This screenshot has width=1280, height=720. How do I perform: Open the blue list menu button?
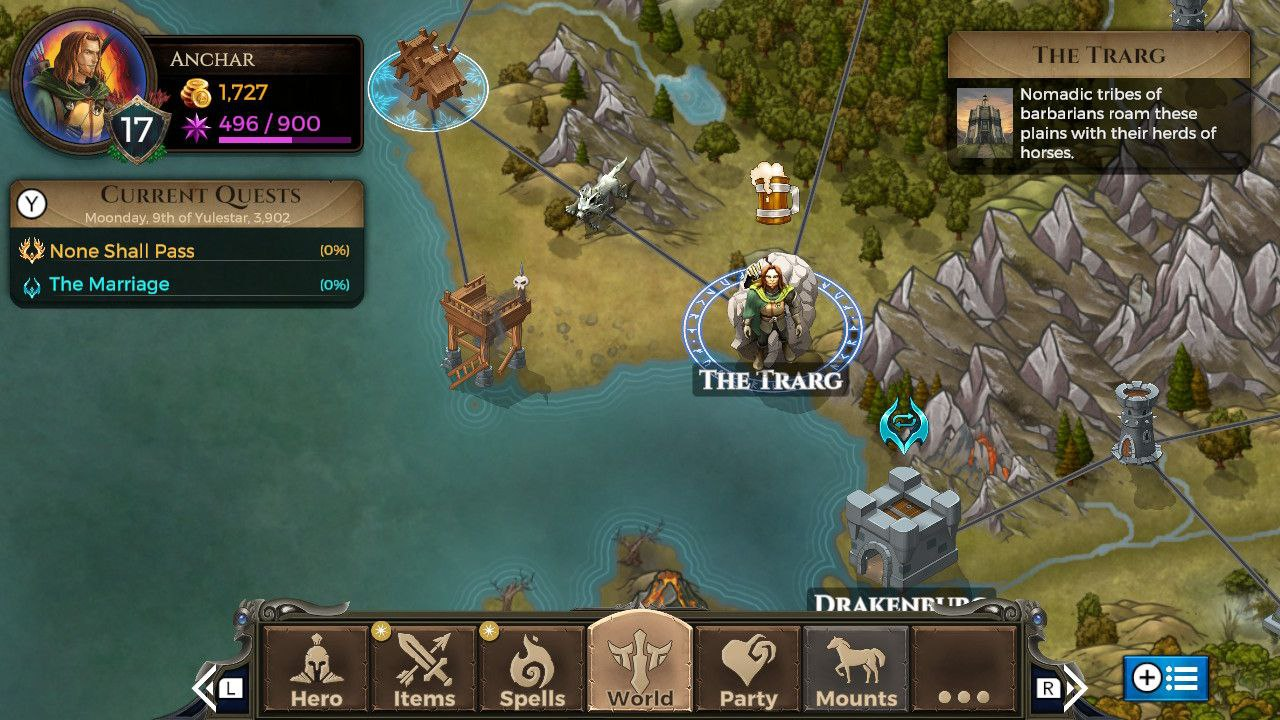pos(1165,678)
